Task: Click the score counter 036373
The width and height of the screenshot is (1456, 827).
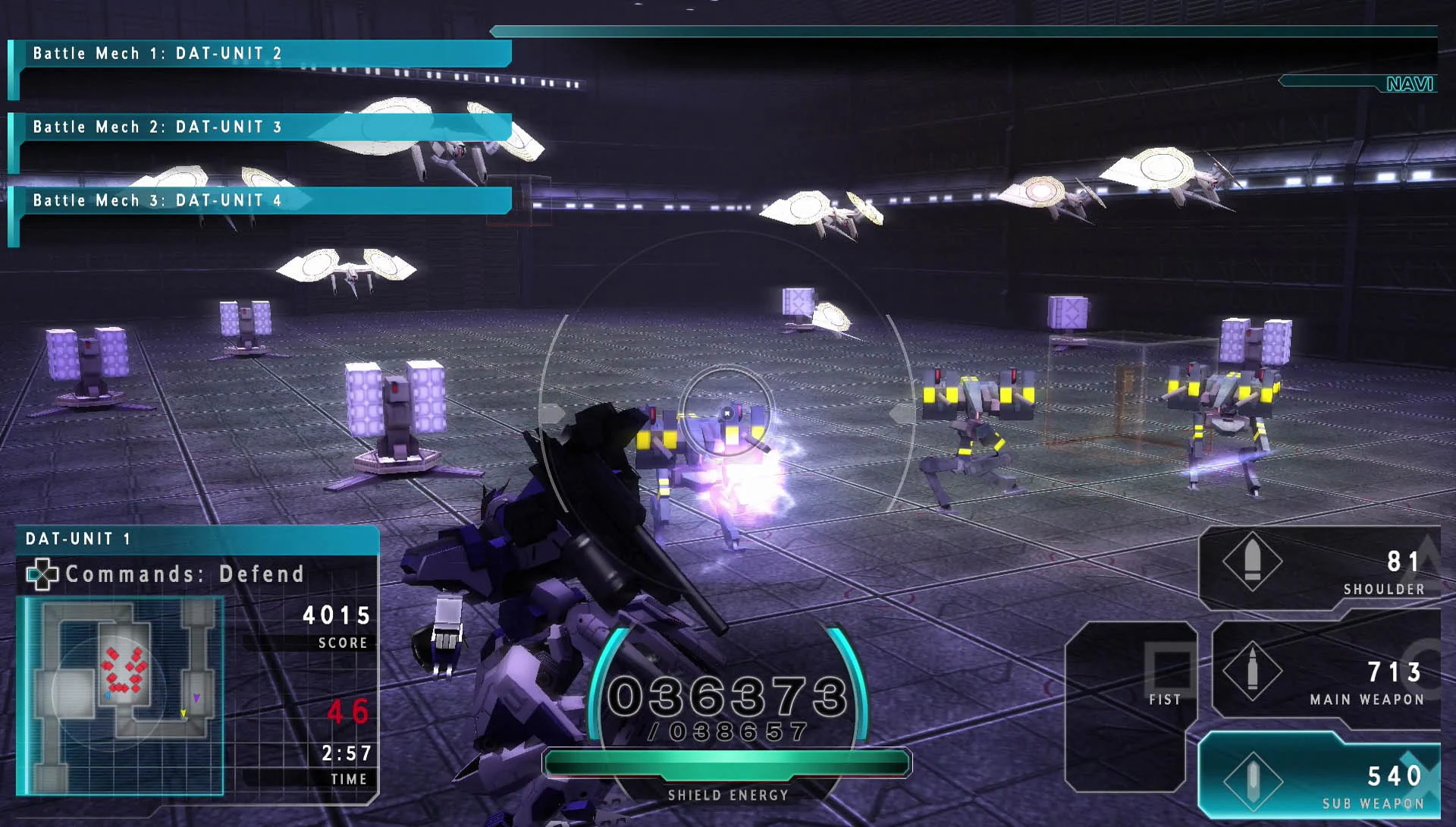Action: click(730, 694)
